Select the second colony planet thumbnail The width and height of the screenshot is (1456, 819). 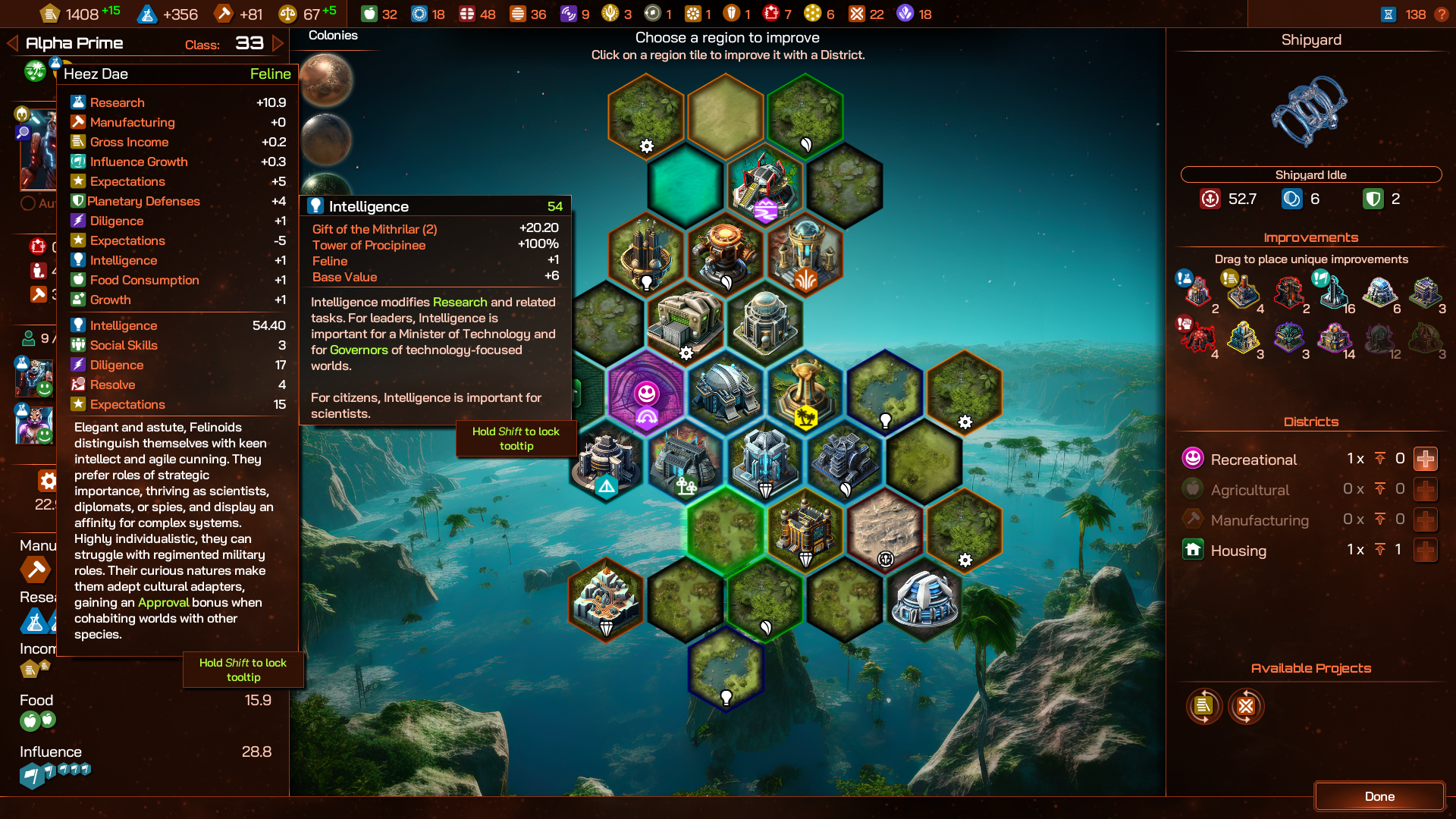coord(327,139)
